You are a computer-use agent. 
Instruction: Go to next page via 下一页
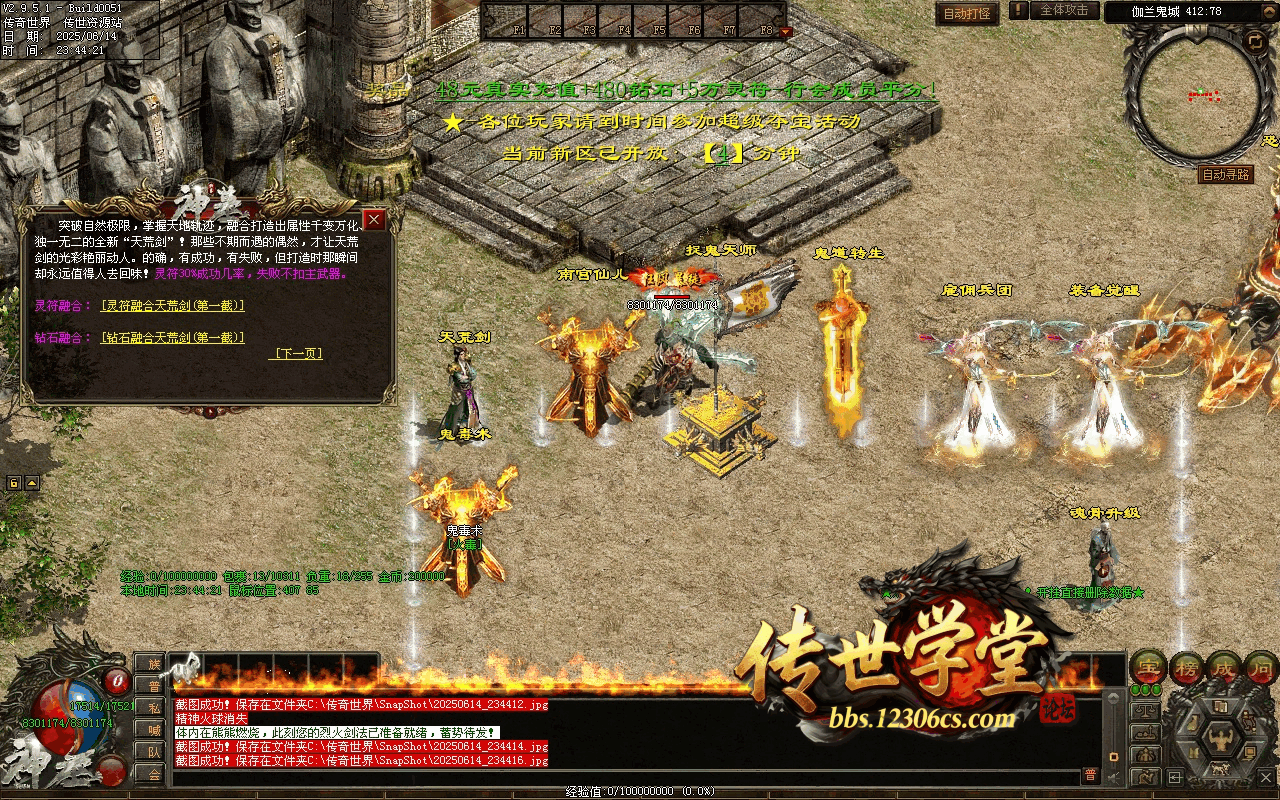pyautogui.click(x=298, y=354)
